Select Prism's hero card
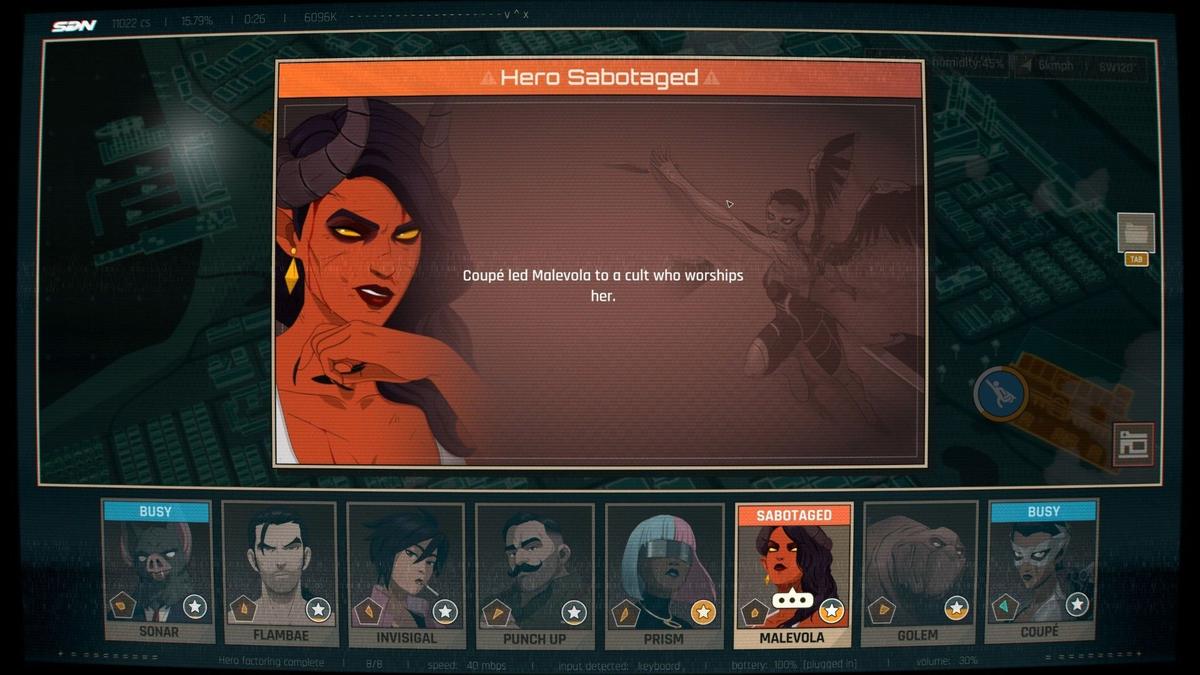 pos(664,572)
